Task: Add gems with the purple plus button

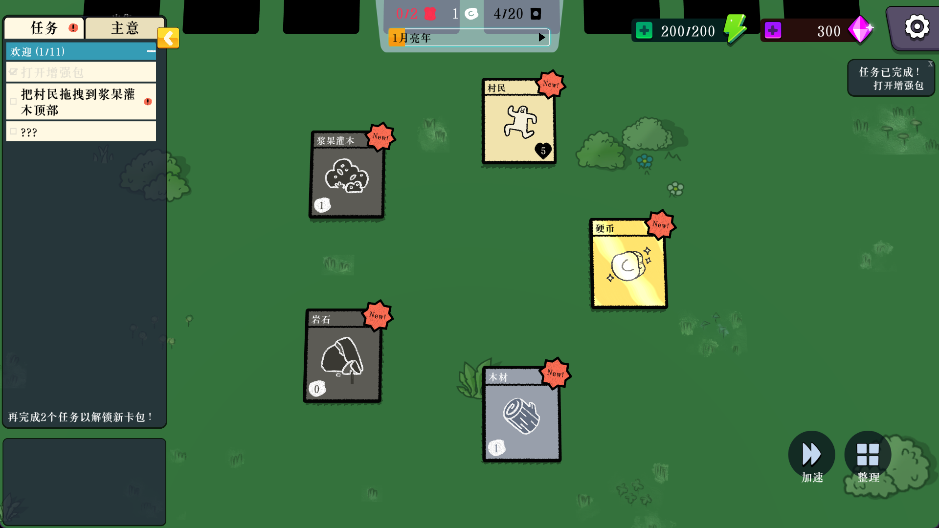Action: coord(772,30)
